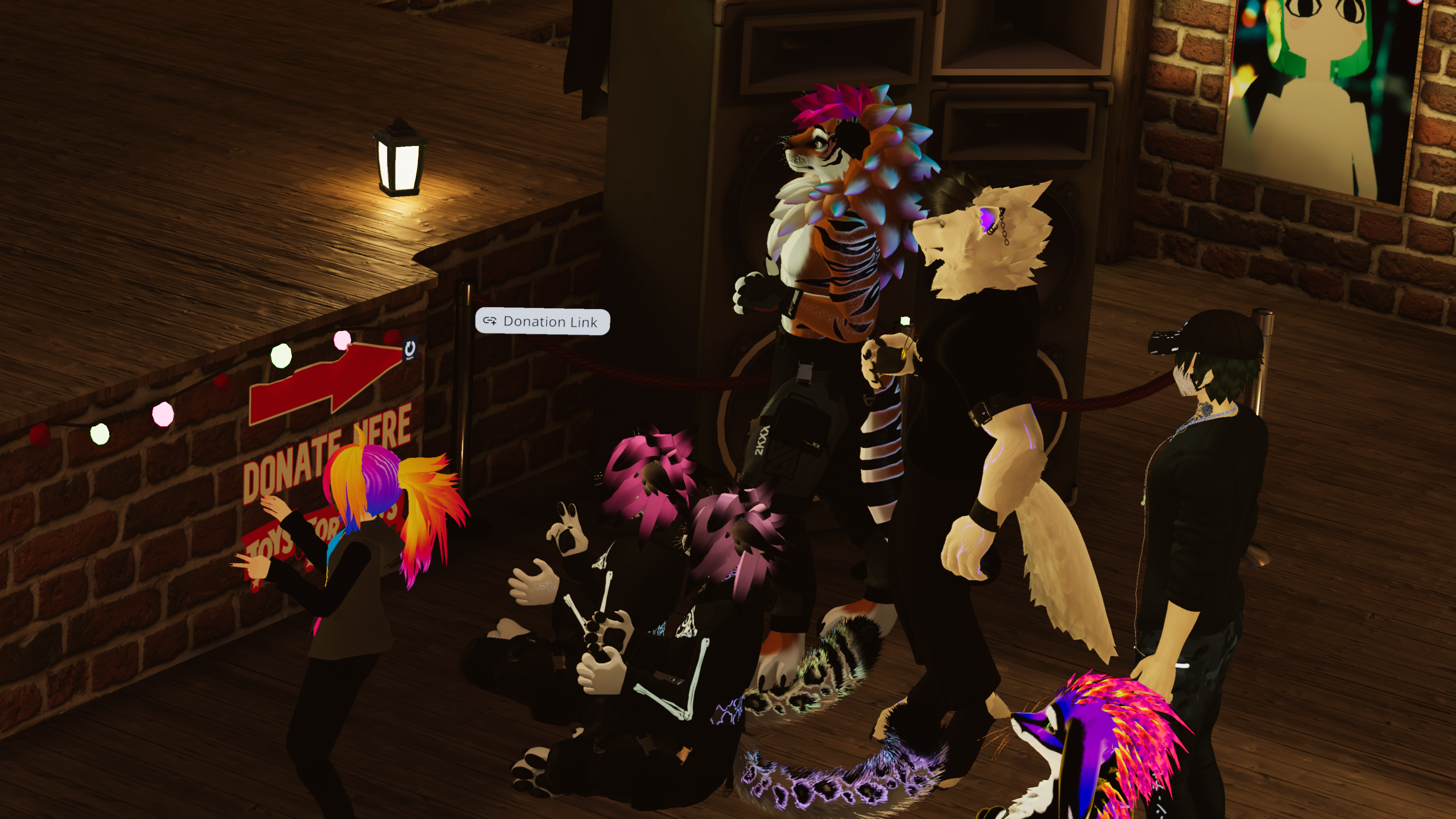
Task: Open the Donation Link prompt
Action: 542,322
